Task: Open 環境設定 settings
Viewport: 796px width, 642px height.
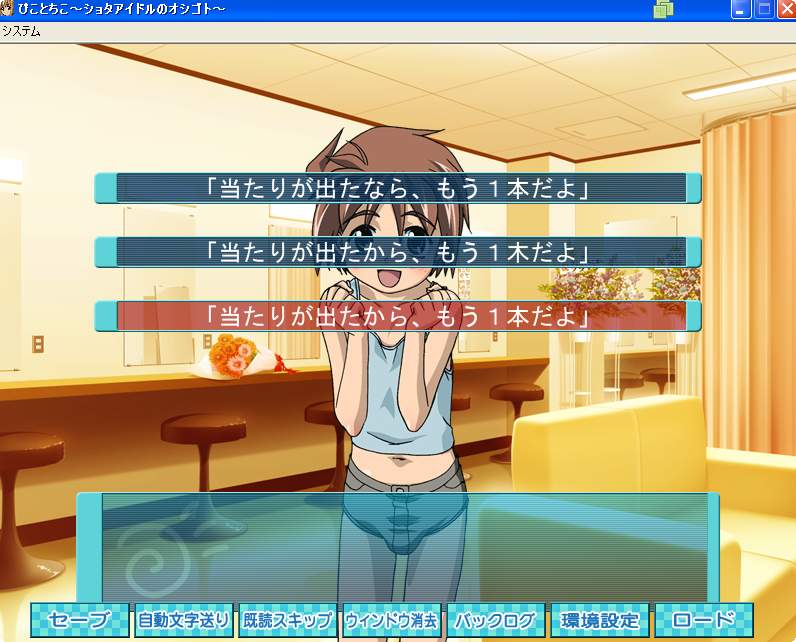Action: tap(600, 620)
